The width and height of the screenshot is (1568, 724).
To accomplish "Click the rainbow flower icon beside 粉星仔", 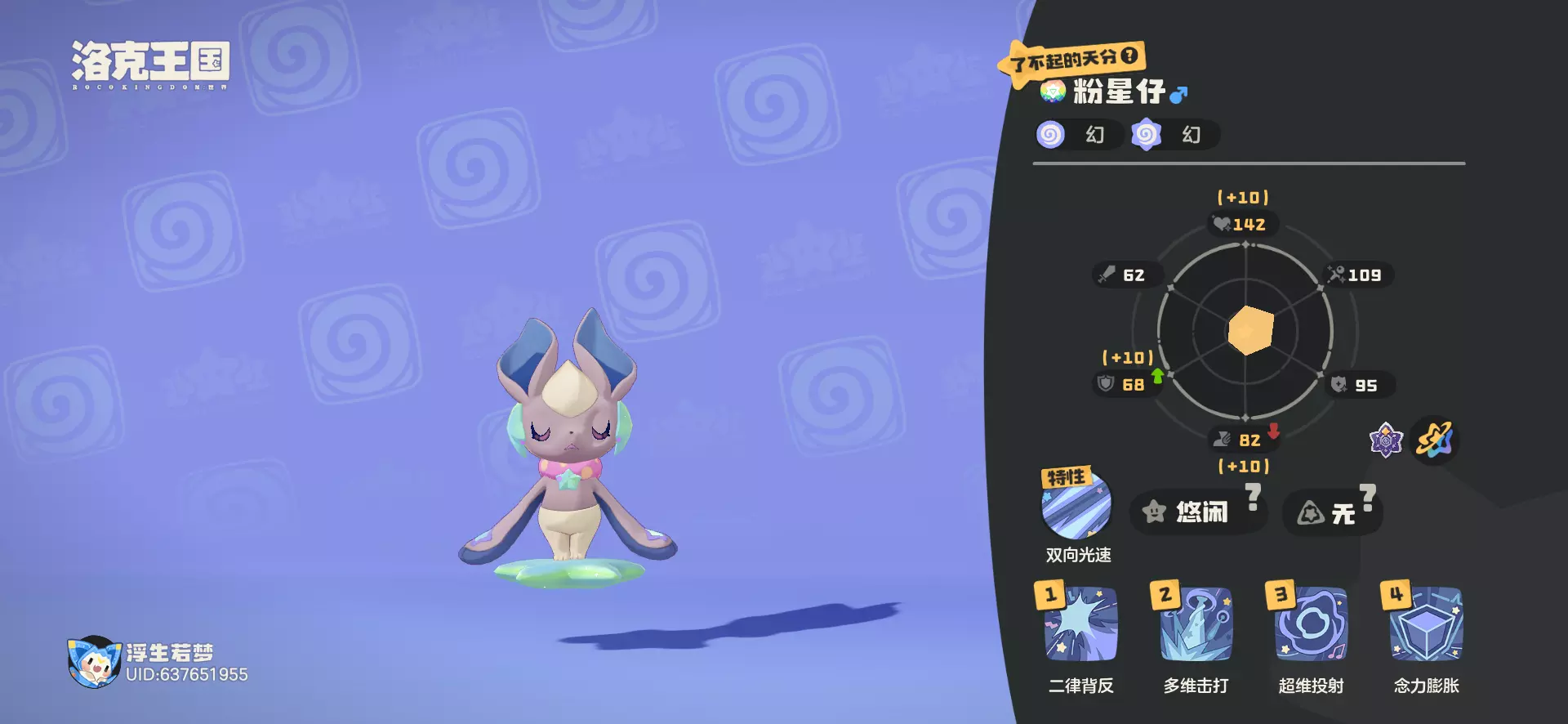I will click(x=1053, y=92).
